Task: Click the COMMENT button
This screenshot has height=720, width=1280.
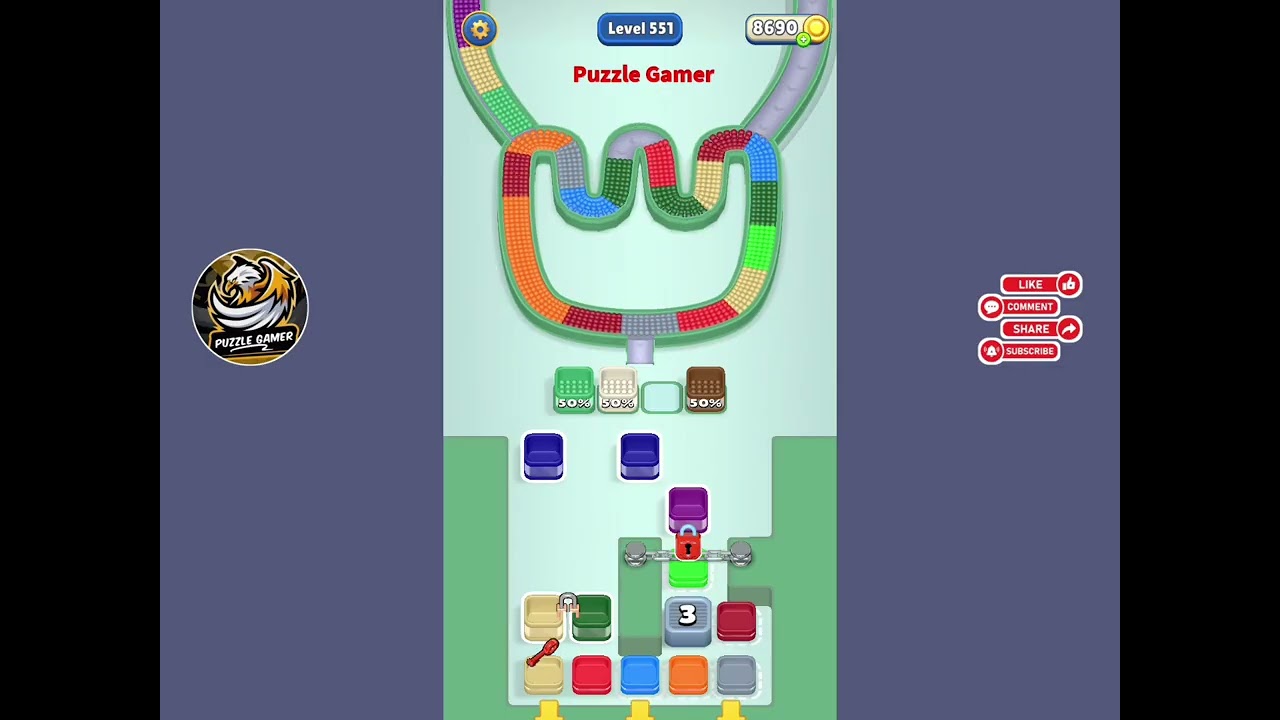Action: (1026, 307)
